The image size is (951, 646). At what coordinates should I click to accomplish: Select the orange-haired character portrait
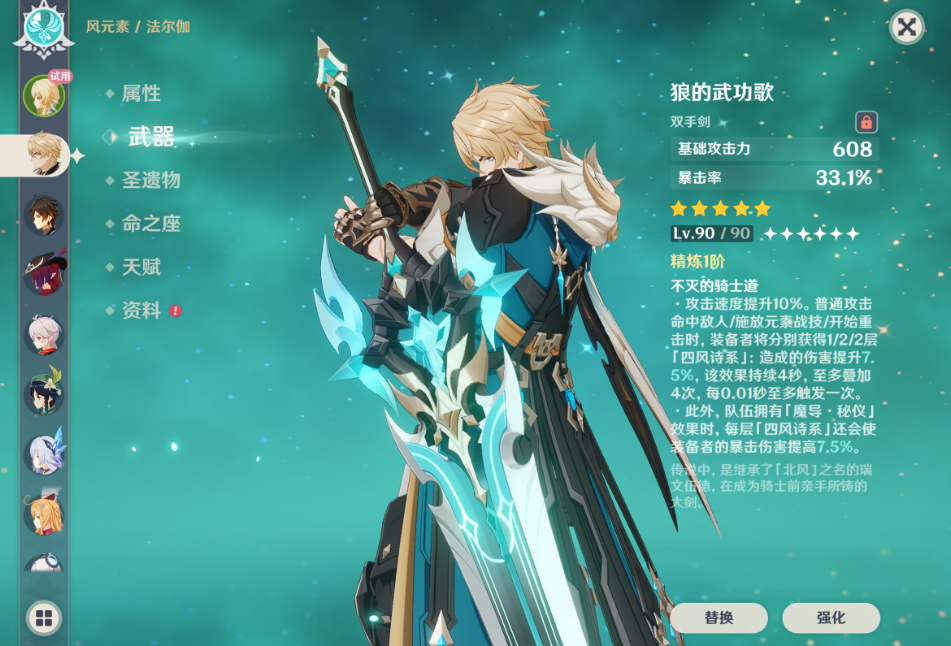43,514
